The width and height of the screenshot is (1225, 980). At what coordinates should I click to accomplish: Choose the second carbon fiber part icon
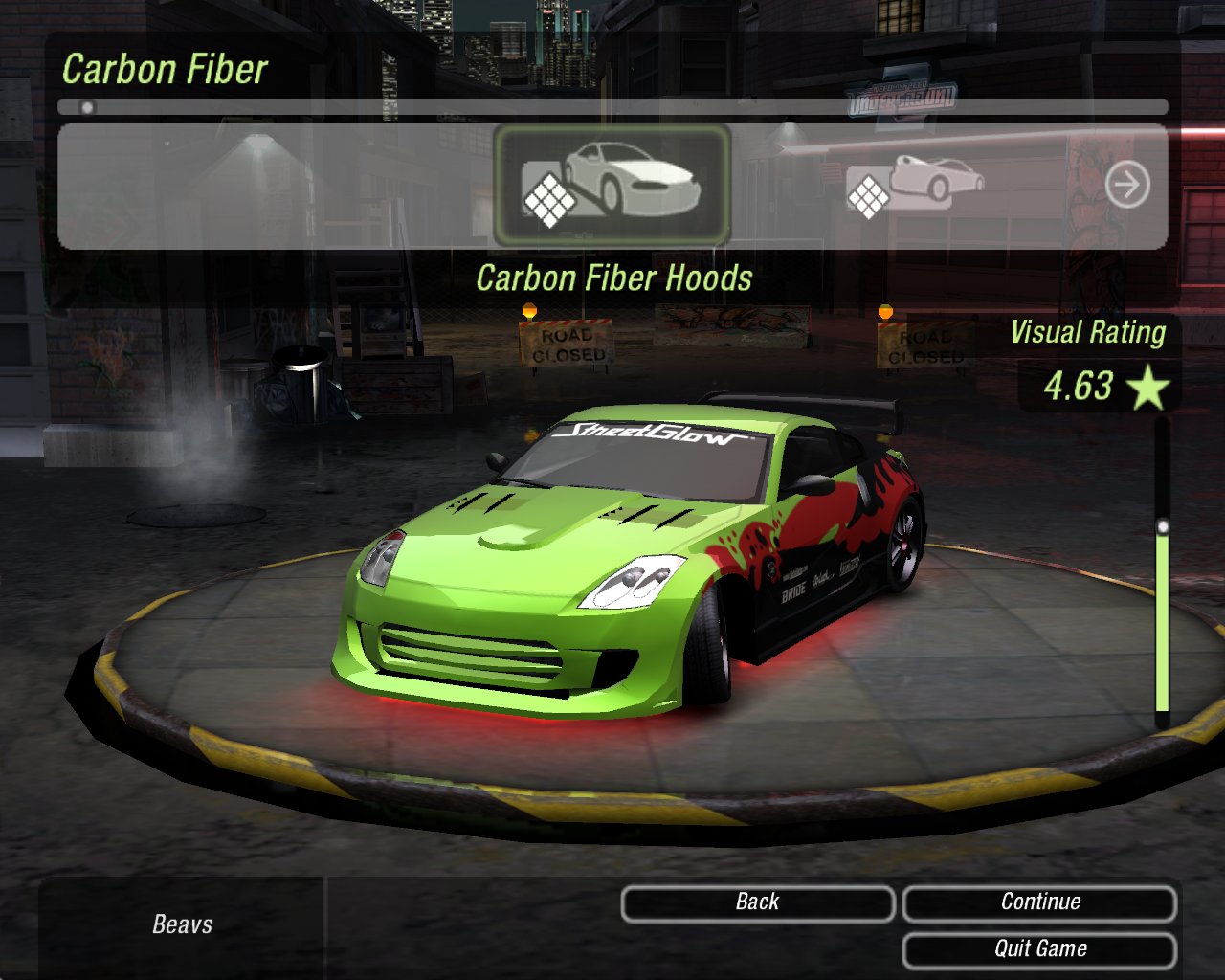(x=915, y=184)
